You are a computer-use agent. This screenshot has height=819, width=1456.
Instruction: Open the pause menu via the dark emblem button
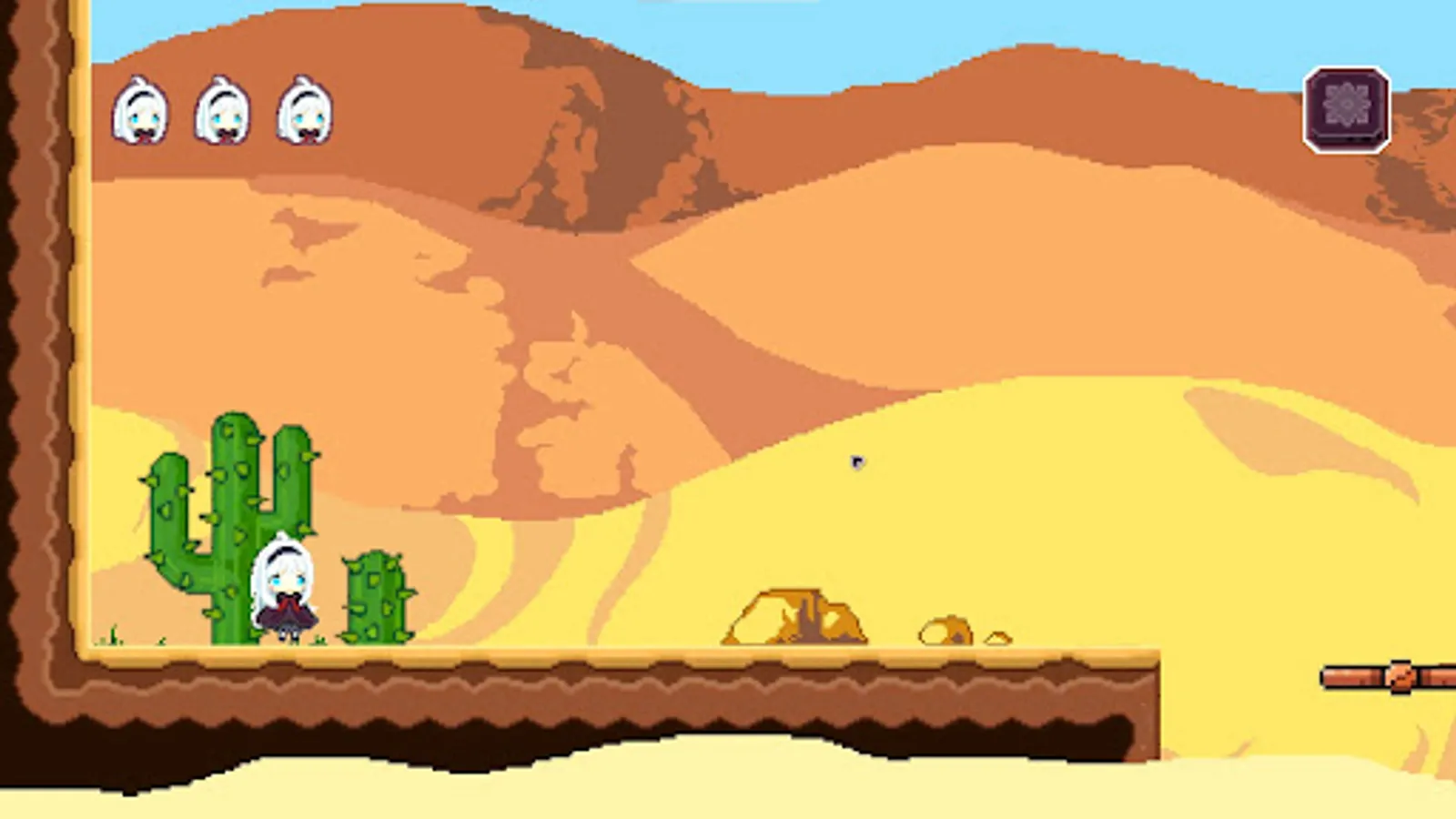1345,109
